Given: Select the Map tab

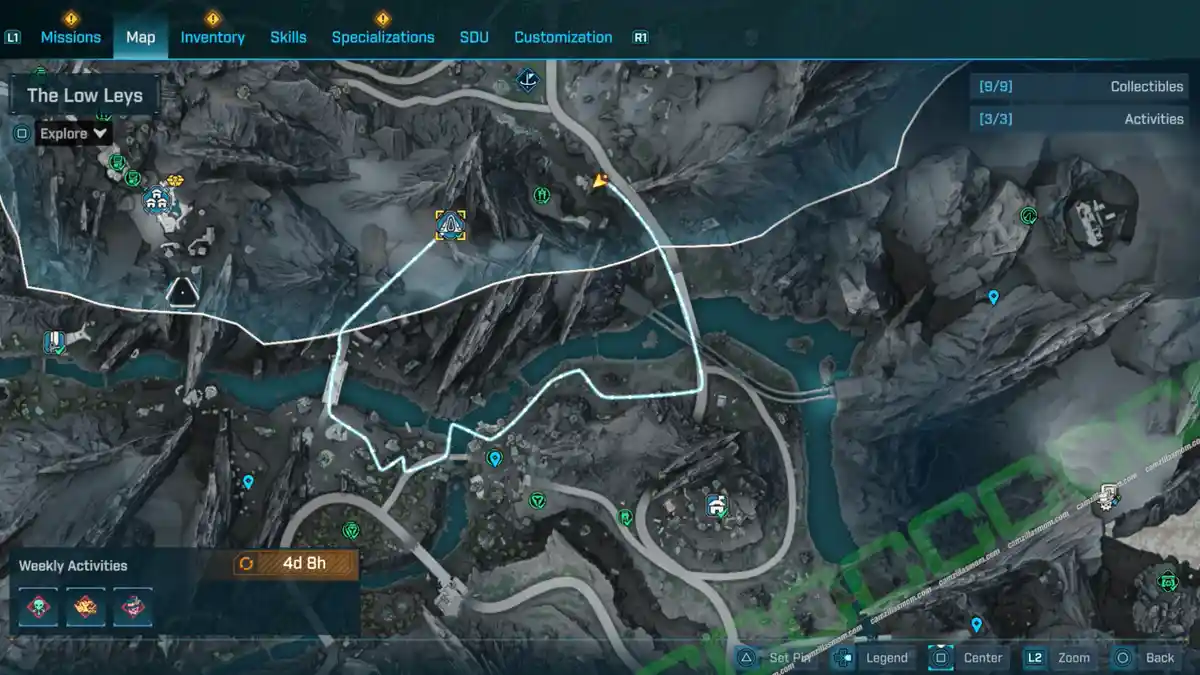Looking at the screenshot, I should [x=140, y=37].
